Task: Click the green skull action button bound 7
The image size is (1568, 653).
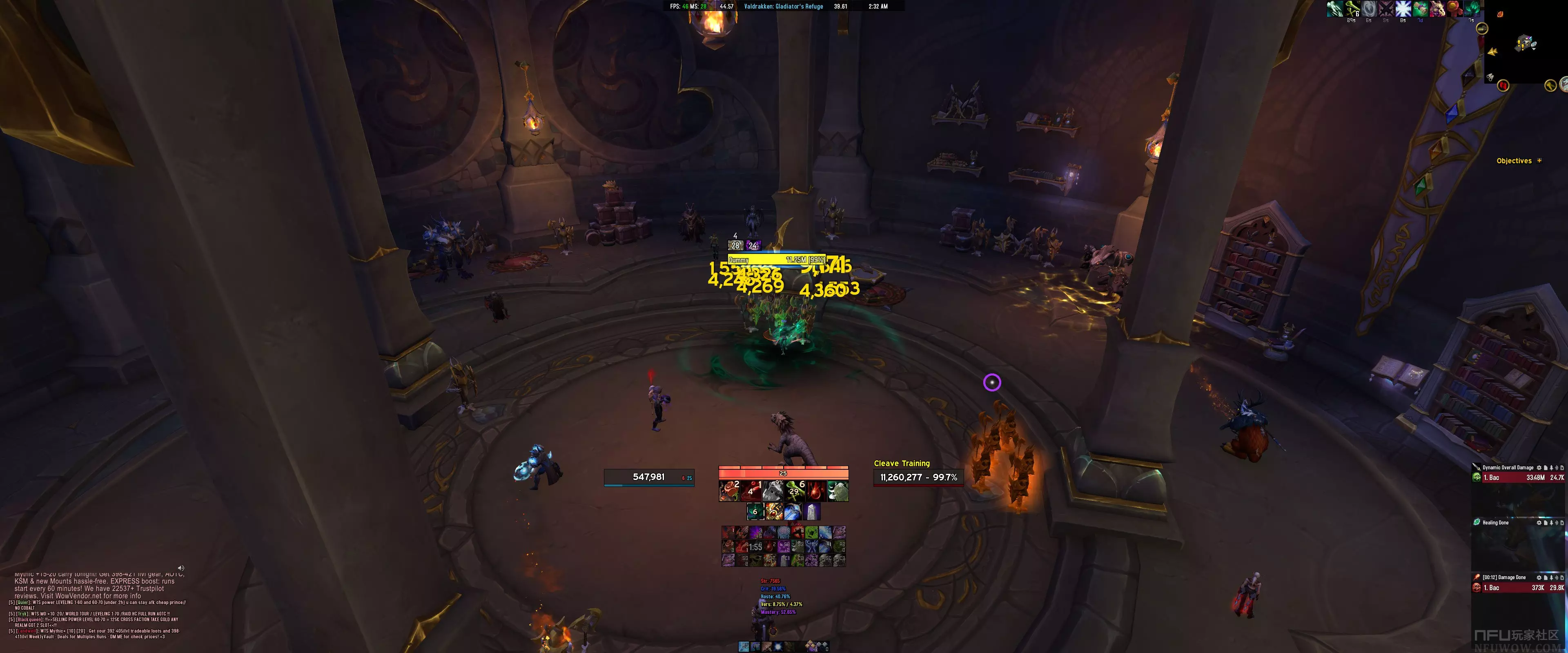Action: tap(811, 533)
